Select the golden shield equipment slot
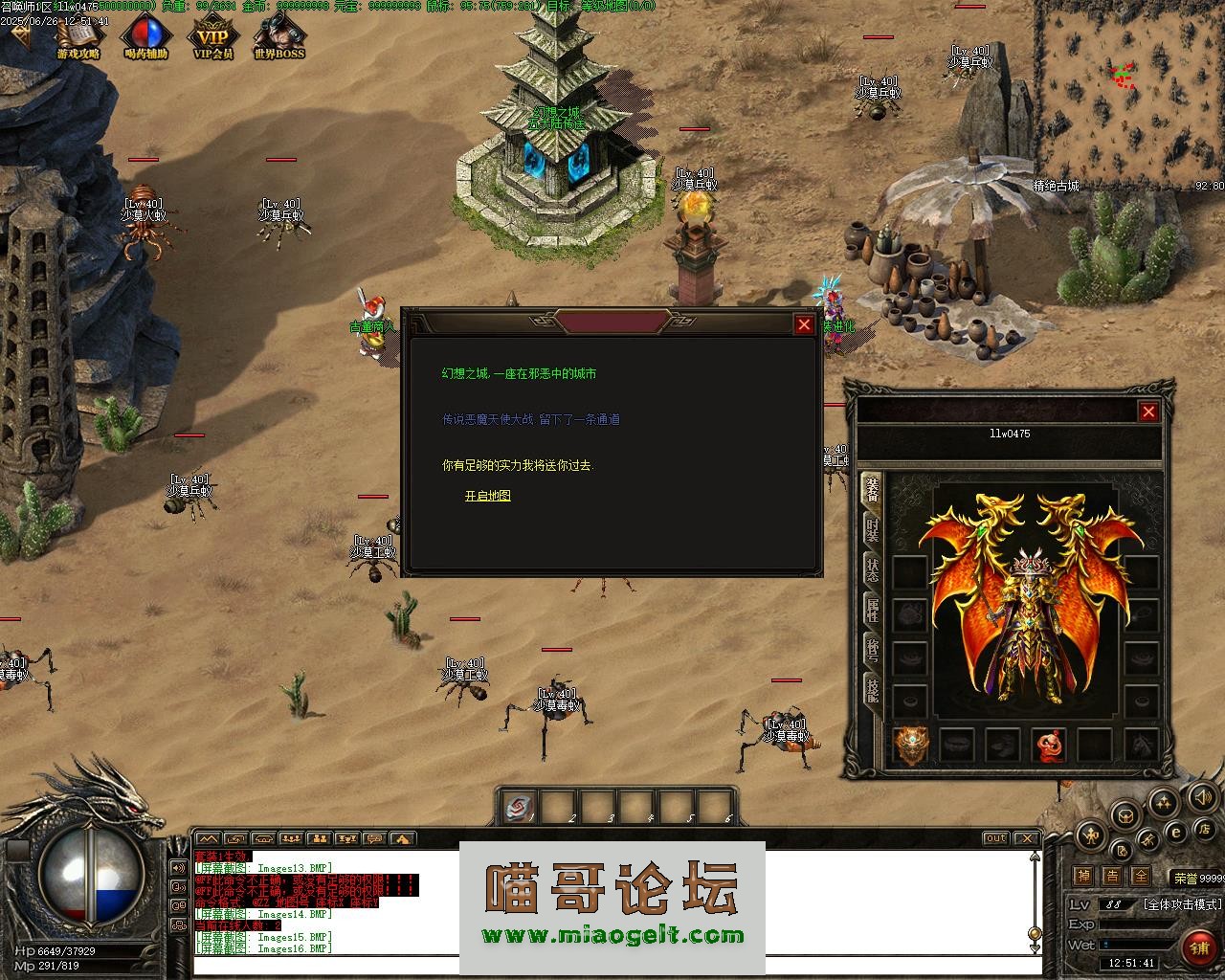This screenshot has width=1225, height=980. 910,745
